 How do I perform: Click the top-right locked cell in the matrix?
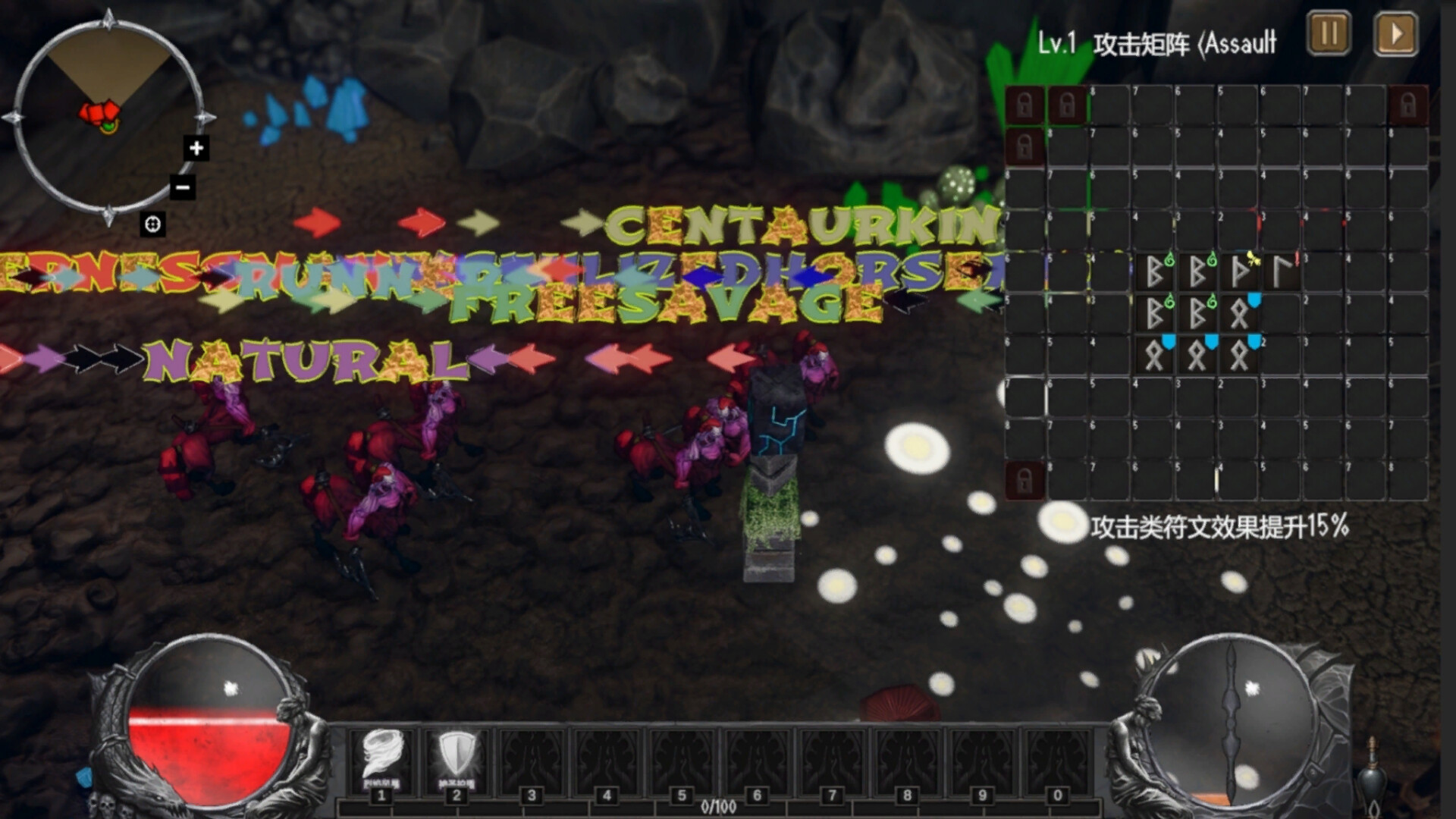coord(1408,105)
